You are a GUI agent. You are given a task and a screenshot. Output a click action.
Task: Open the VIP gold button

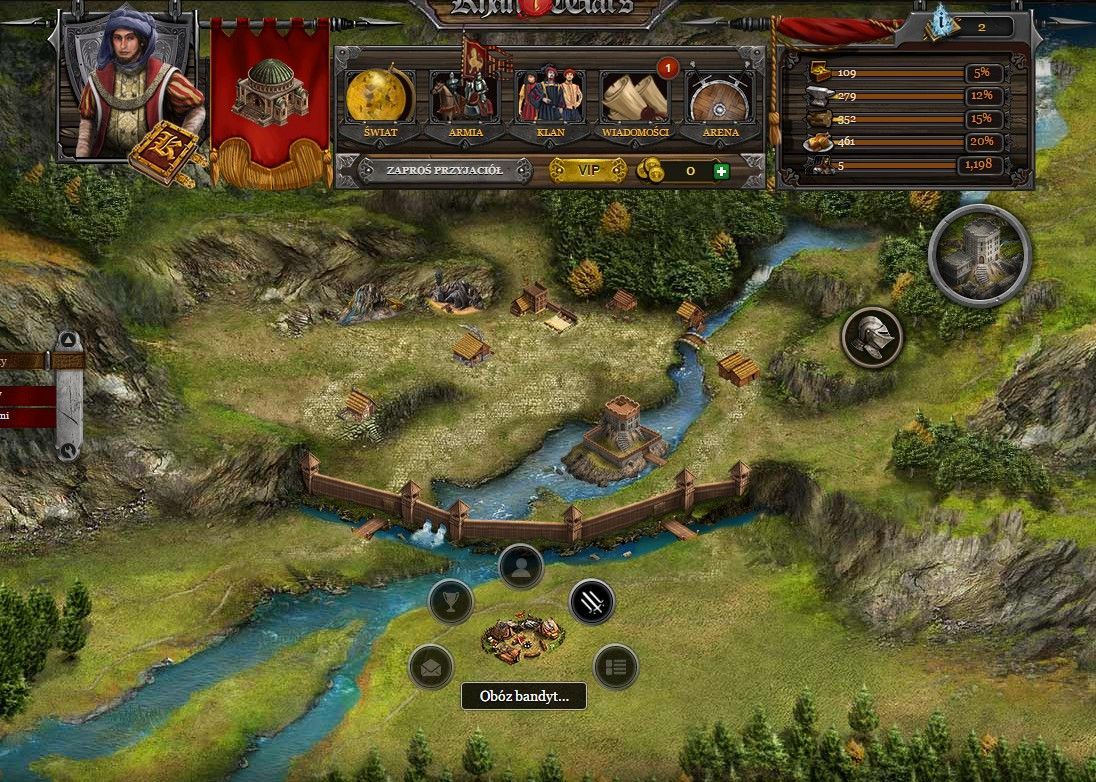tap(590, 171)
